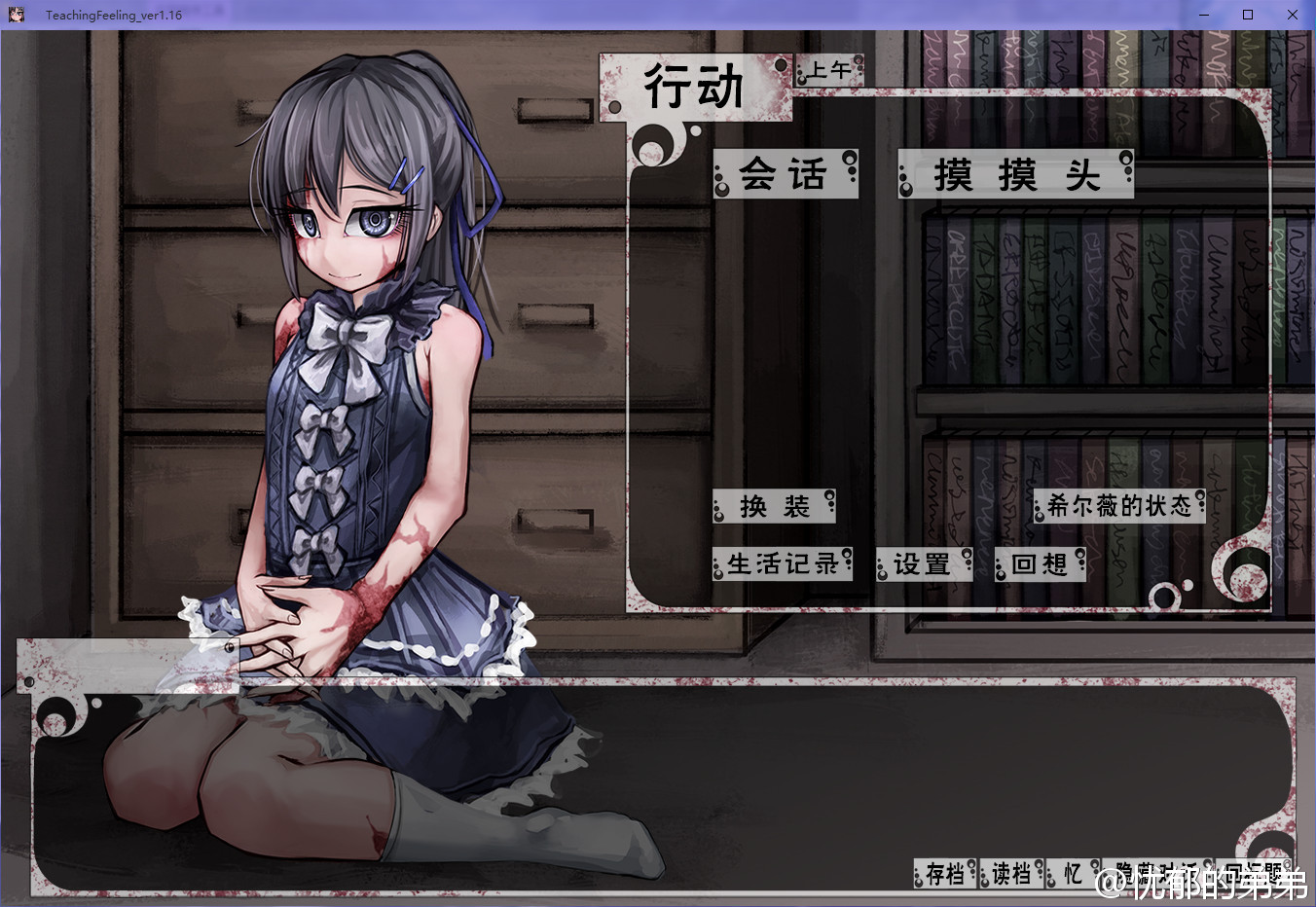Open the 设置 (settings) menu

click(x=923, y=564)
